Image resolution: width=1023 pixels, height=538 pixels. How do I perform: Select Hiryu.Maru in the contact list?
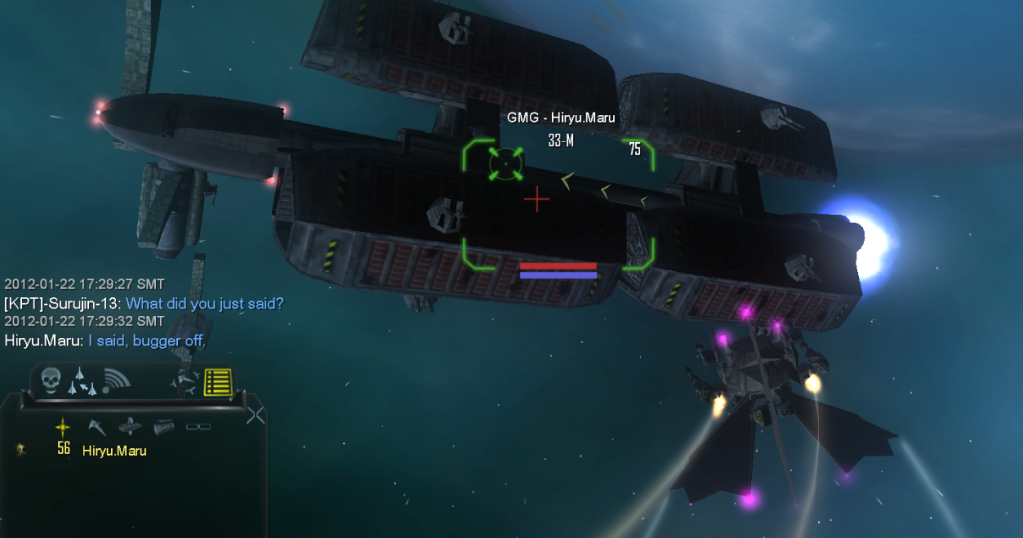coord(114,451)
